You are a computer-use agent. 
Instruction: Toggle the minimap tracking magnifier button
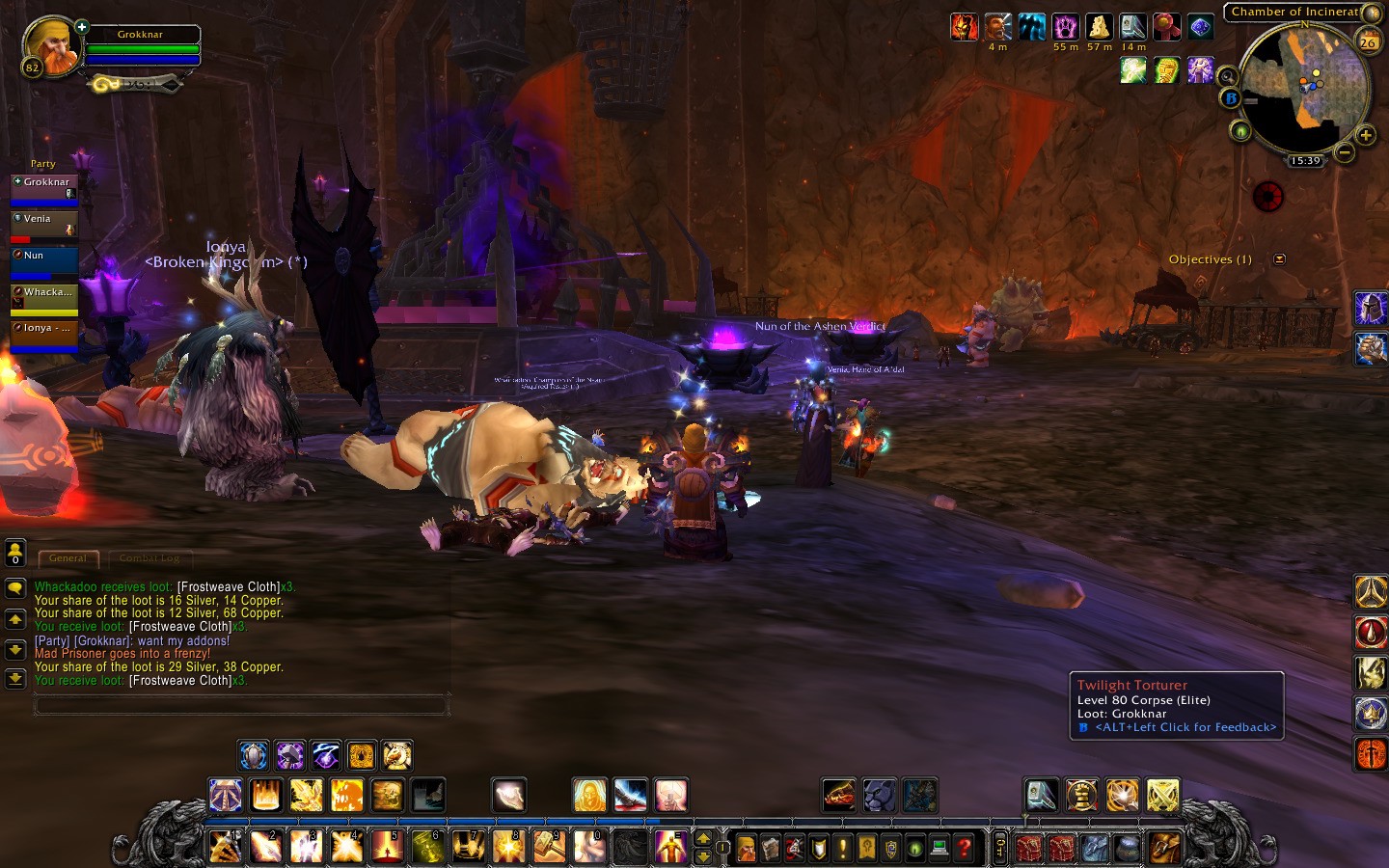1227,76
